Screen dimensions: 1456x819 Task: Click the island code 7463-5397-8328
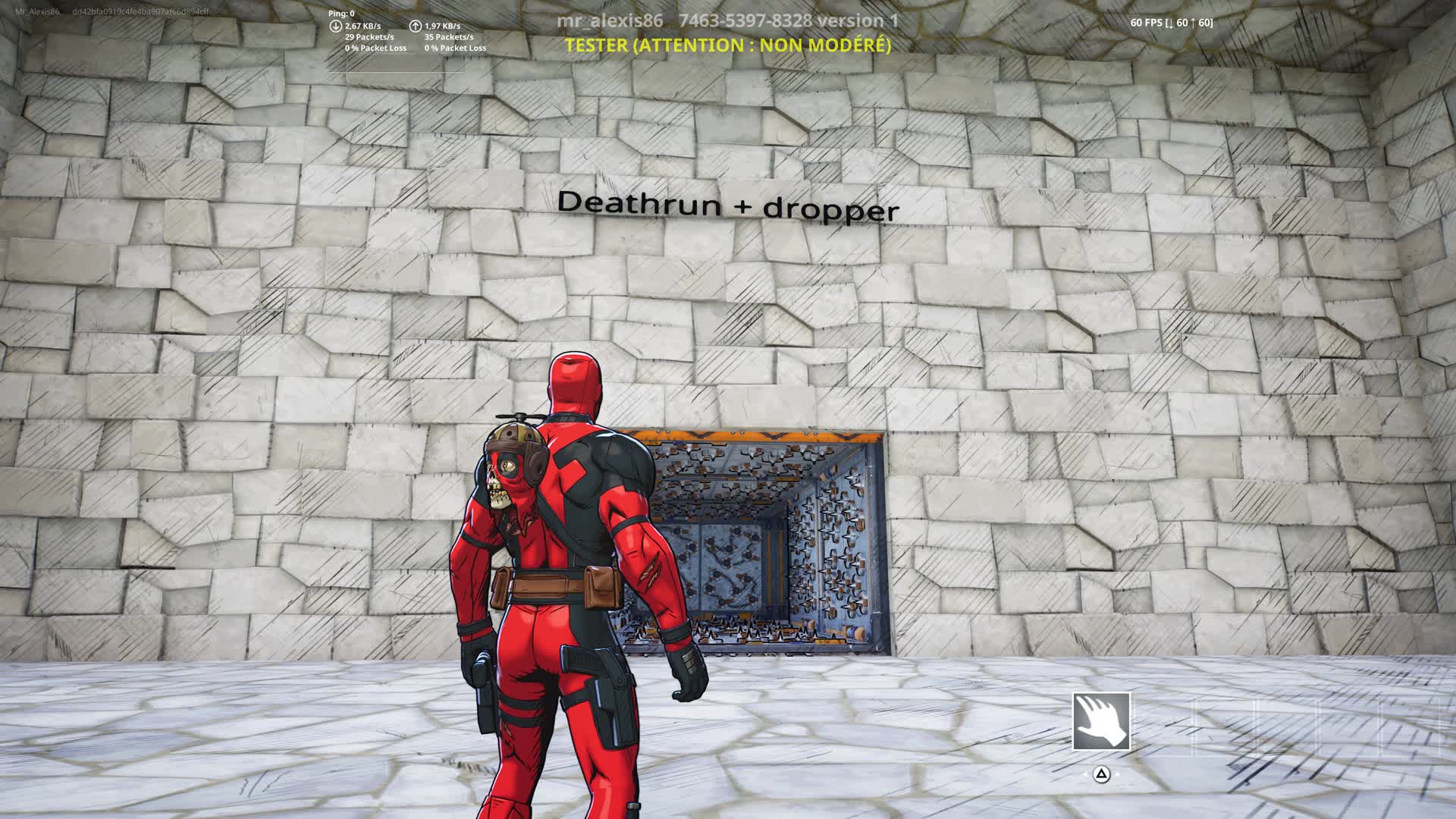click(745, 21)
